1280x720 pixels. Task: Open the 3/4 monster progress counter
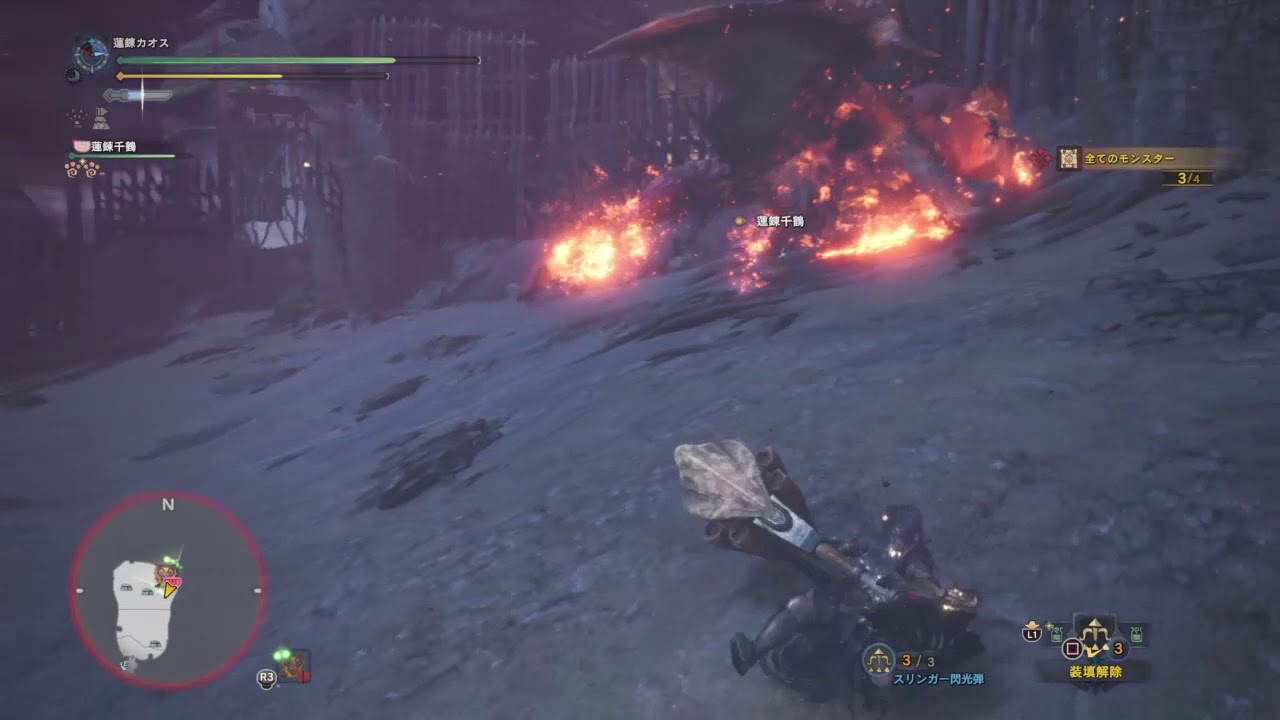(1190, 178)
